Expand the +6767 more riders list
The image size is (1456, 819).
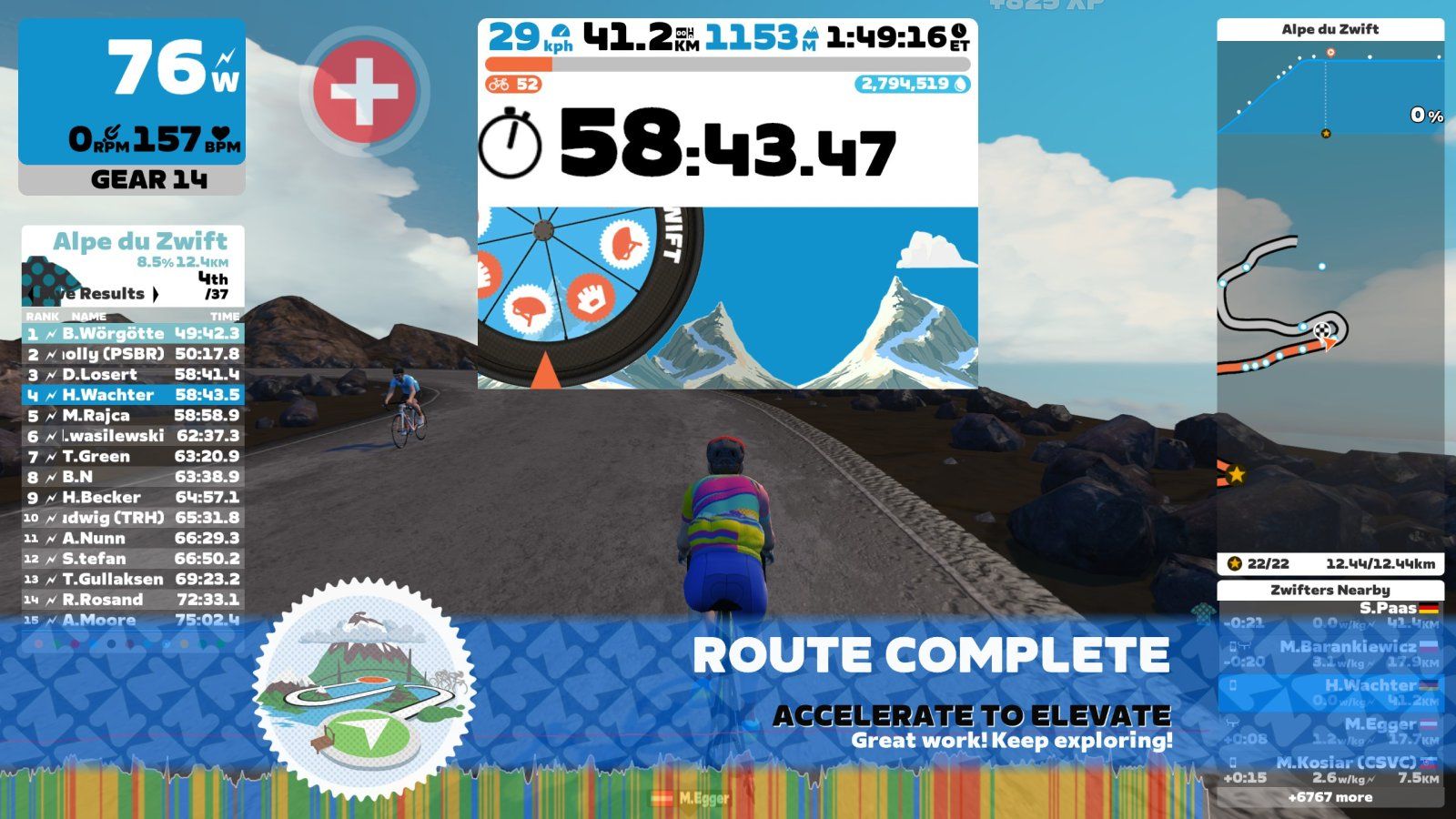[1330, 798]
